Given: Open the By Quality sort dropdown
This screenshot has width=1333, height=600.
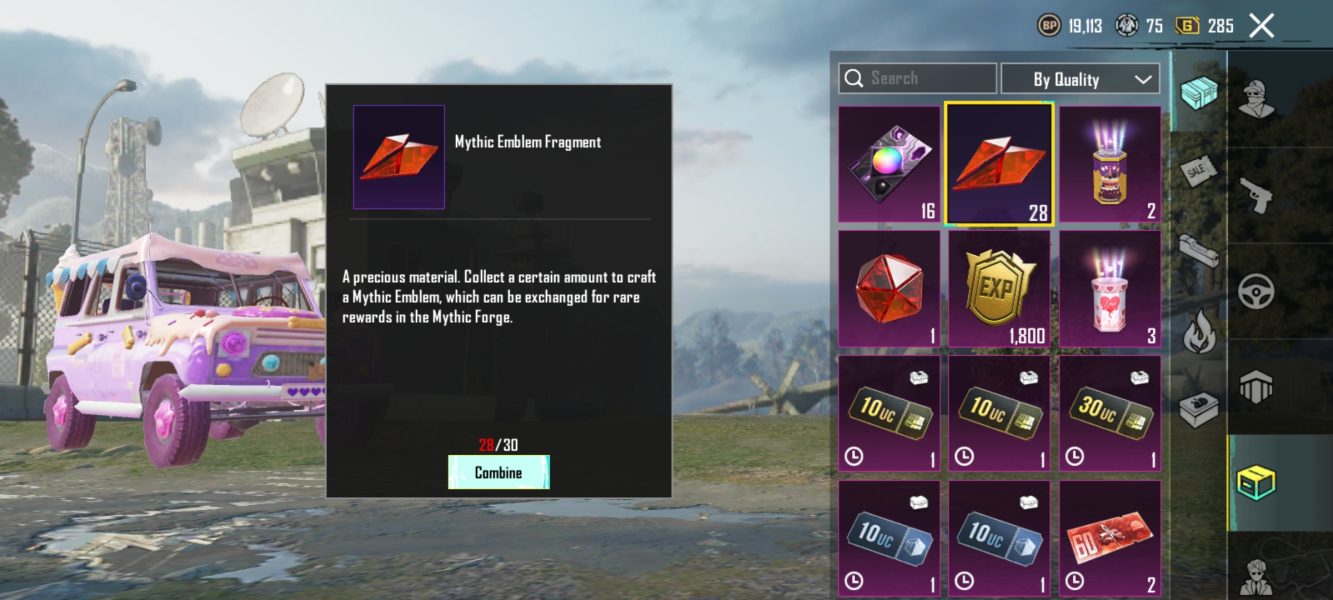Looking at the screenshot, I should 1080,79.
